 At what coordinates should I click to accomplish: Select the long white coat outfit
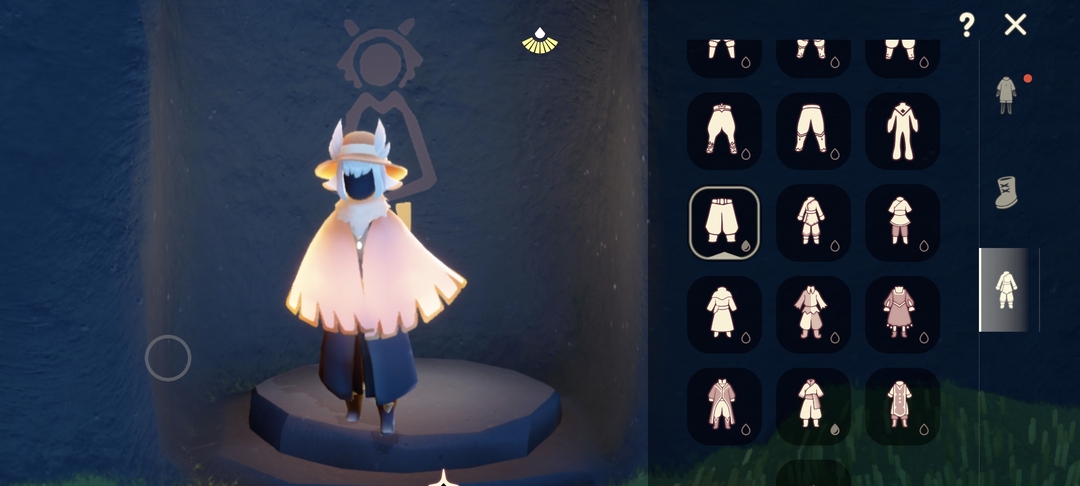tap(724, 314)
